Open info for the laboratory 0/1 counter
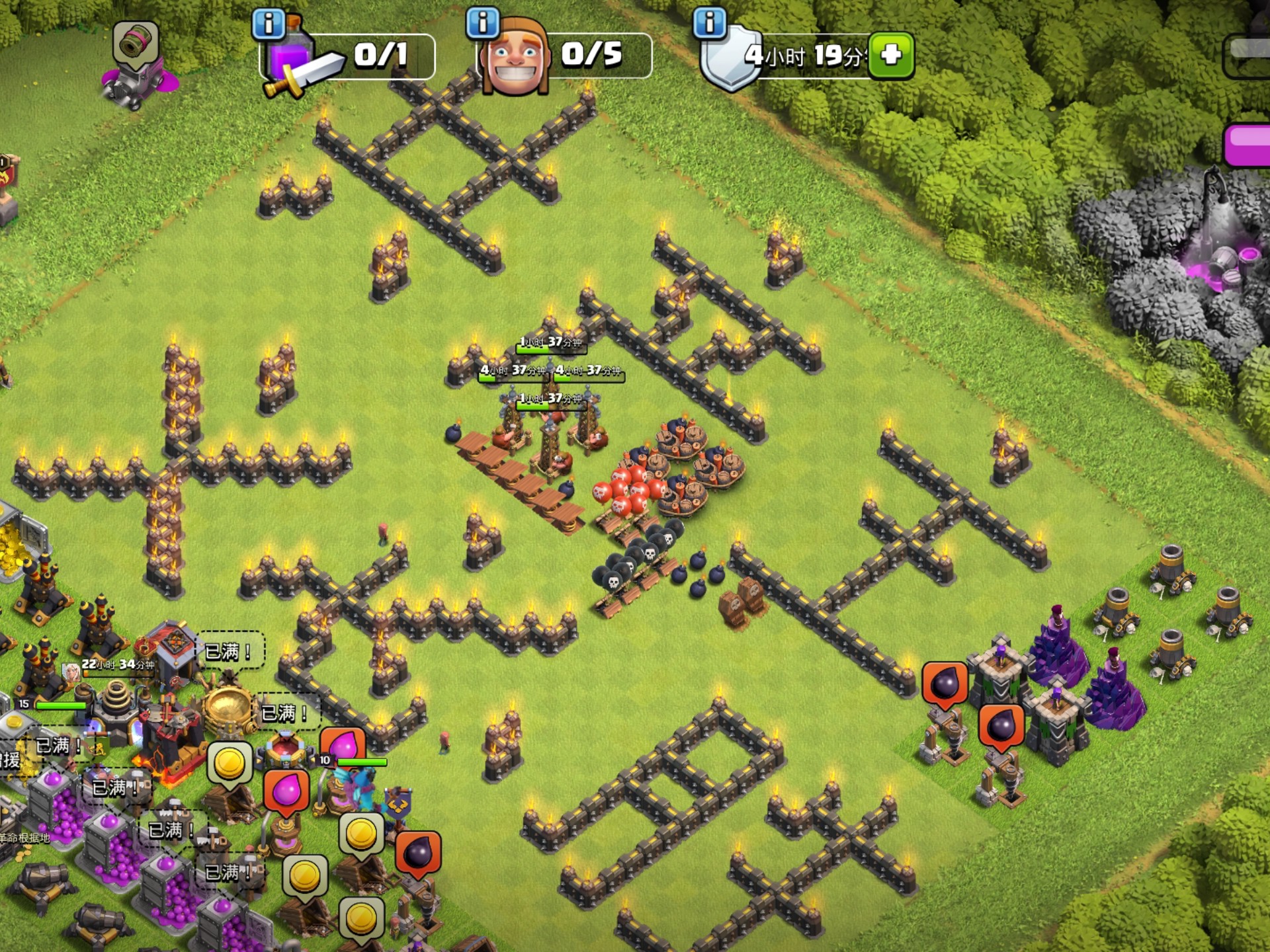 (x=269, y=24)
